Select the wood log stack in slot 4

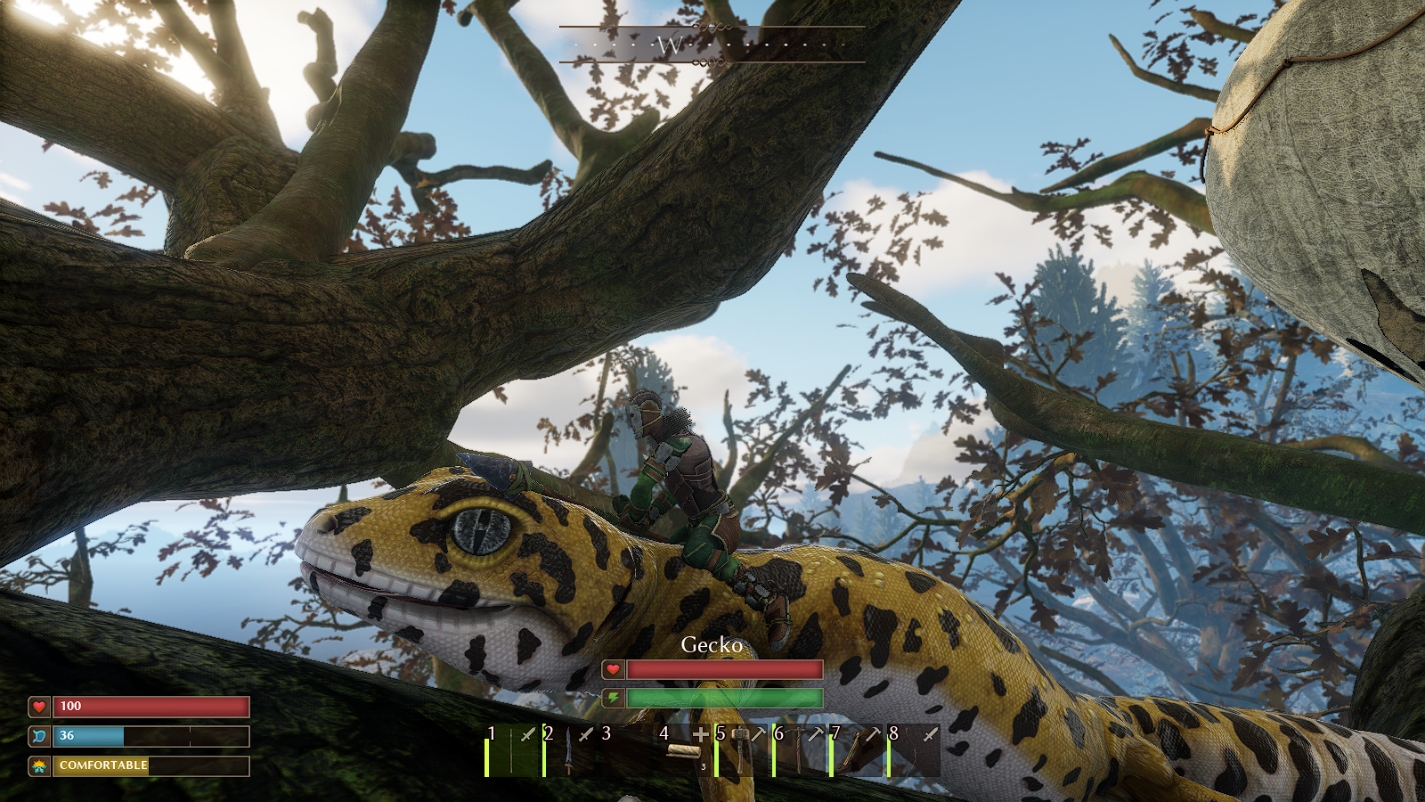683,750
